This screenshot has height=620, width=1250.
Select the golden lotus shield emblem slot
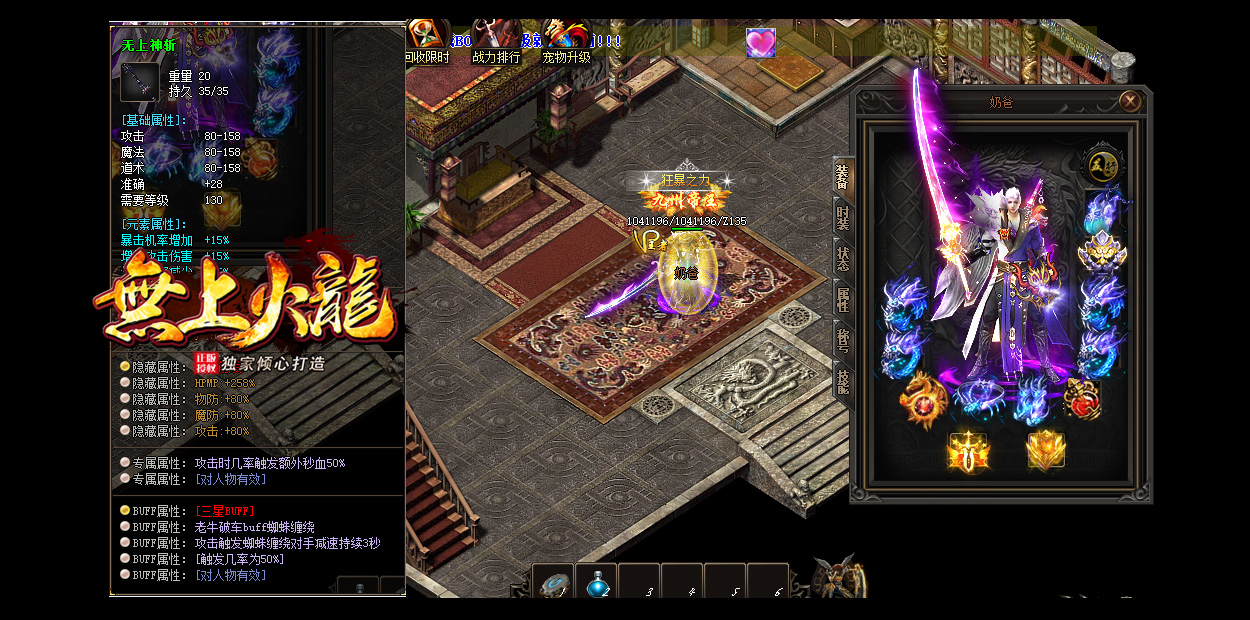1046,451
